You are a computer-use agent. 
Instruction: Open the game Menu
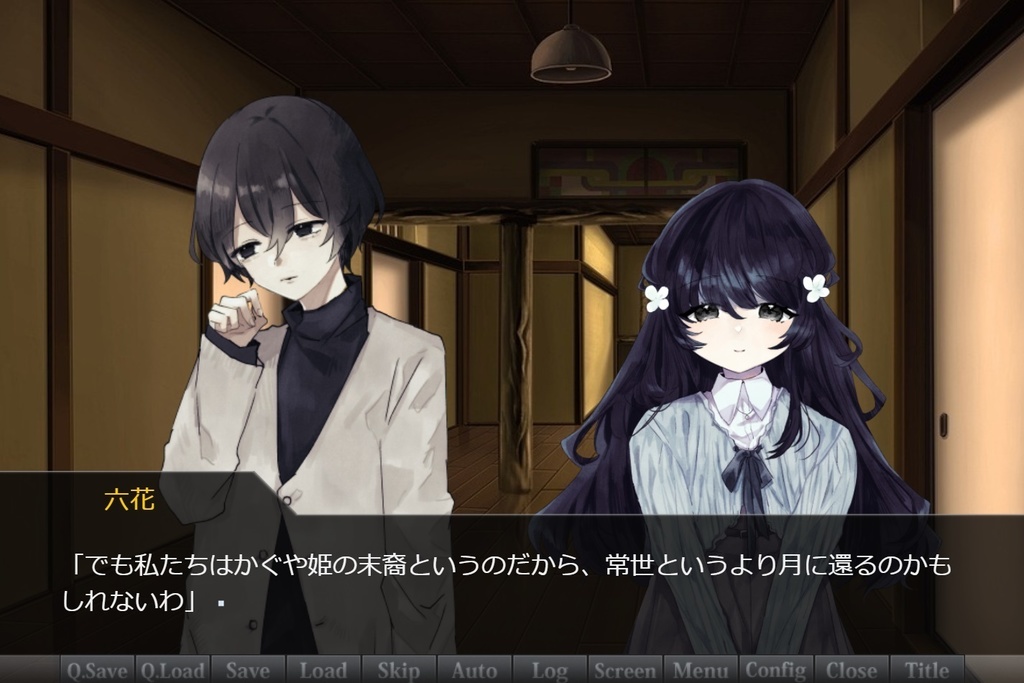(700, 670)
